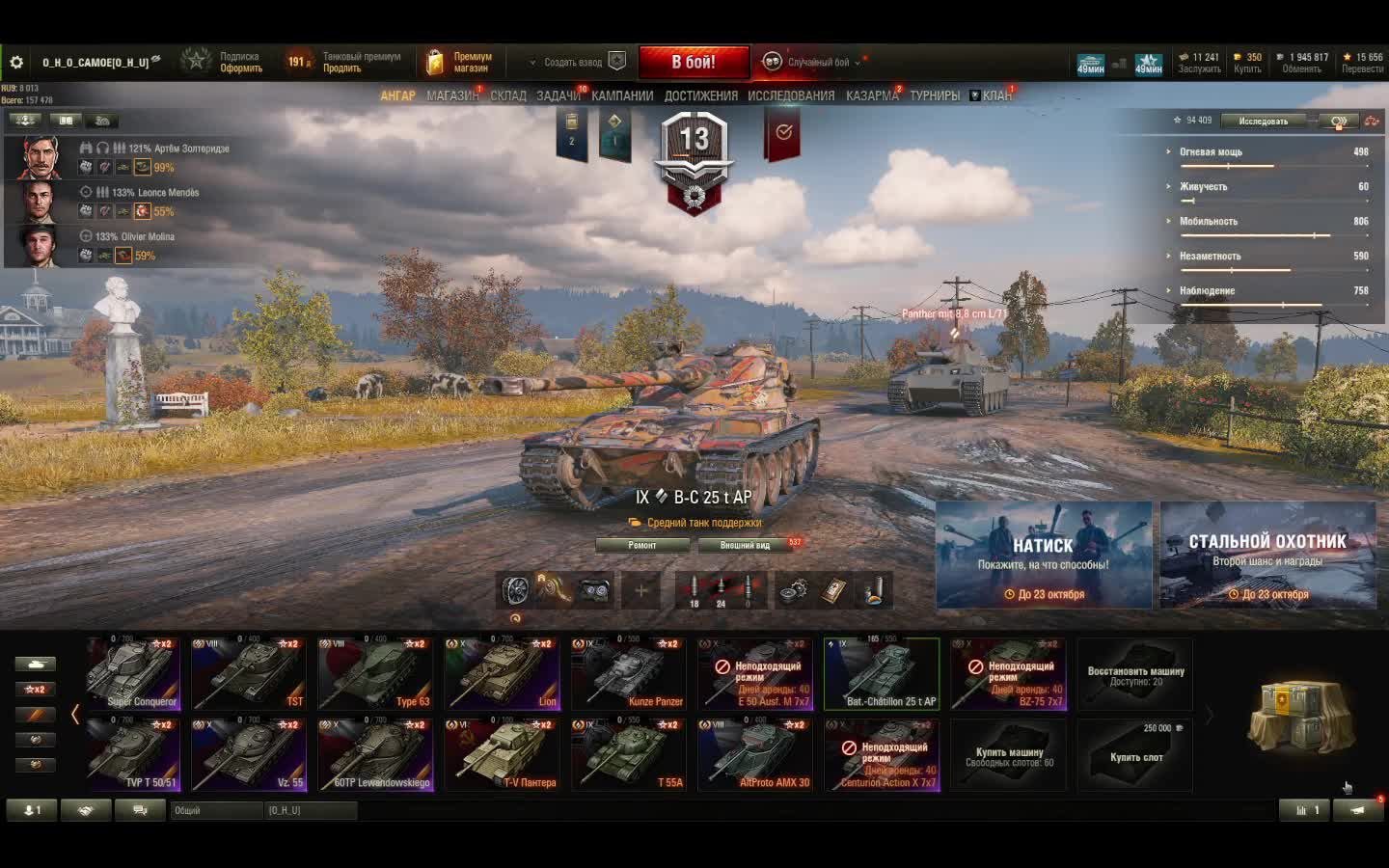Switch to the МАГАЗИН tab

point(451,95)
